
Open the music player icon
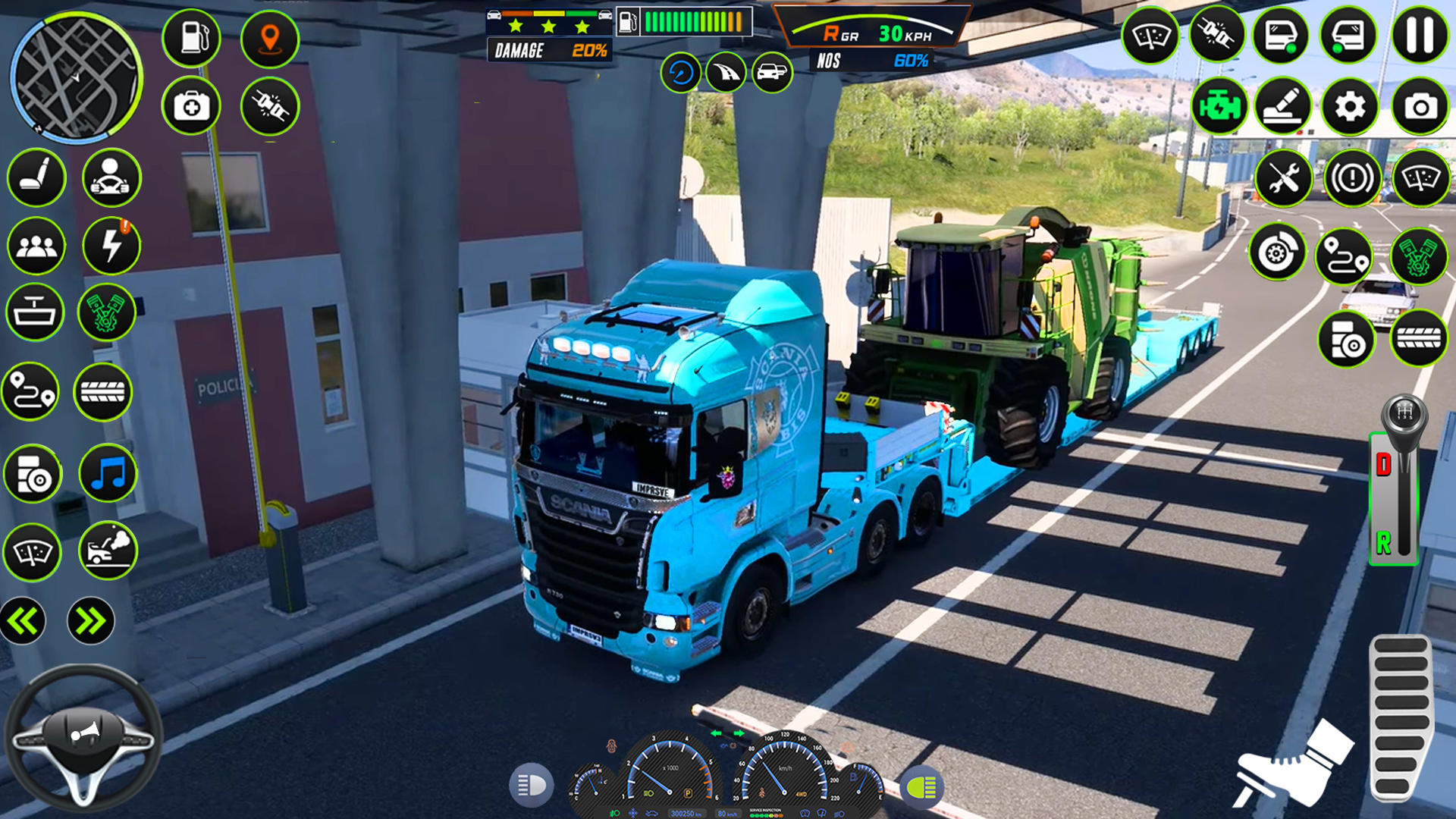coord(110,472)
